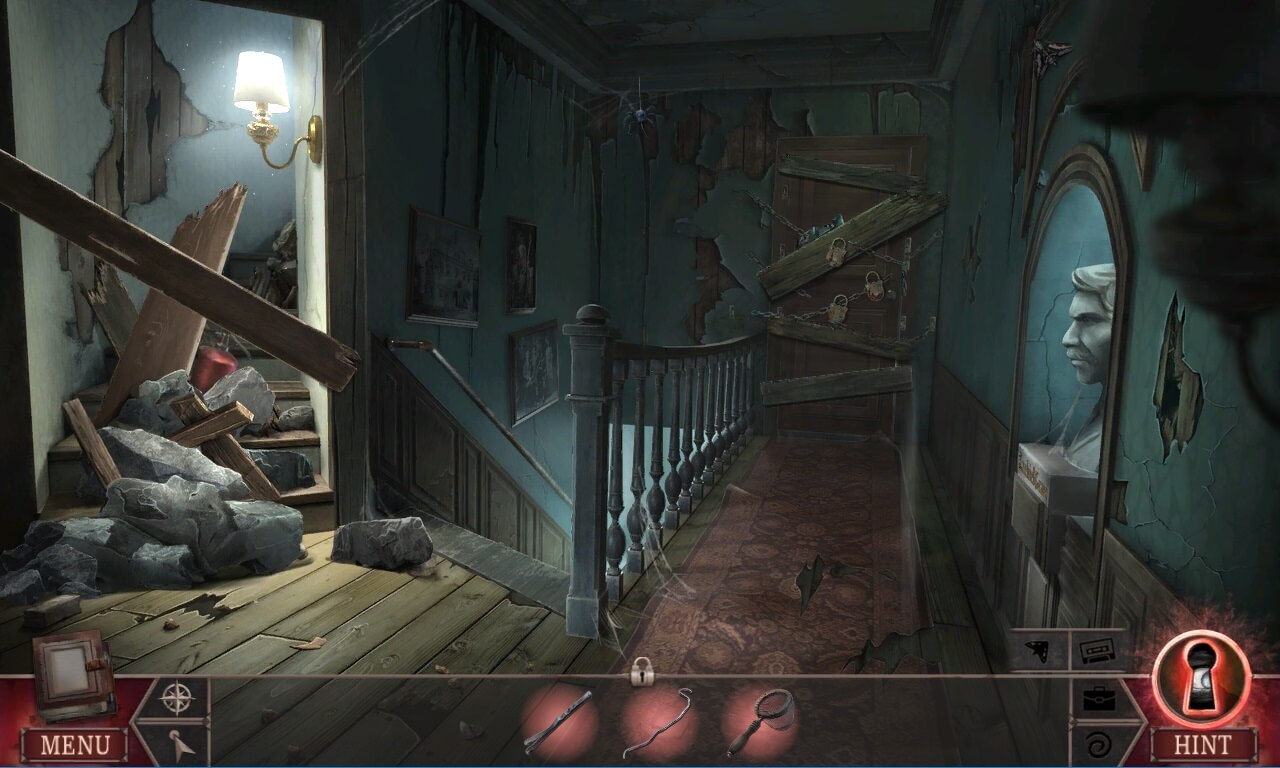Select the hairpin inventory item
The width and height of the screenshot is (1280, 768).
pyautogui.click(x=558, y=722)
